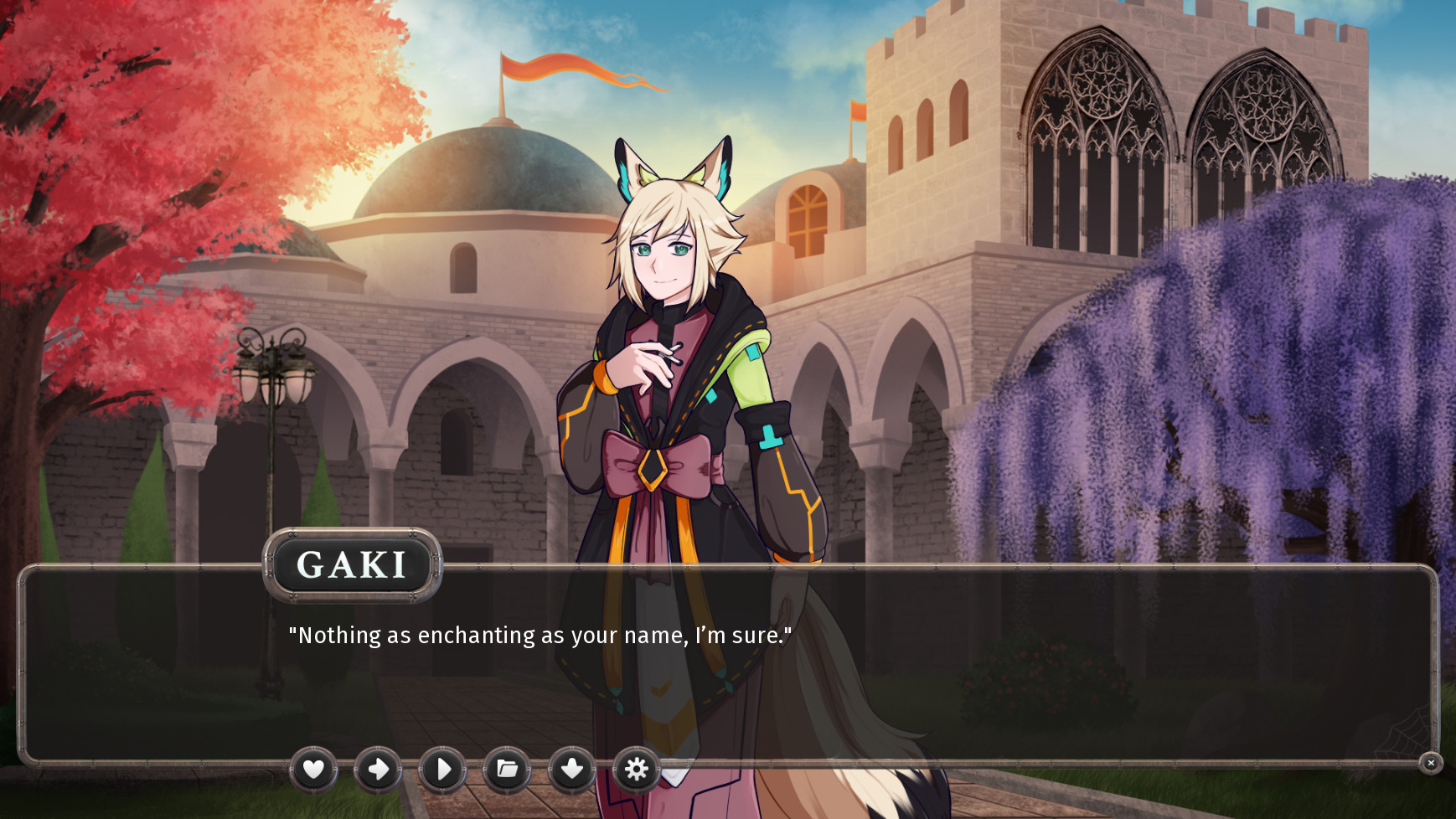The image size is (1456, 819).
Task: Quick save using the heart-download icon
Action: [x=572, y=768]
